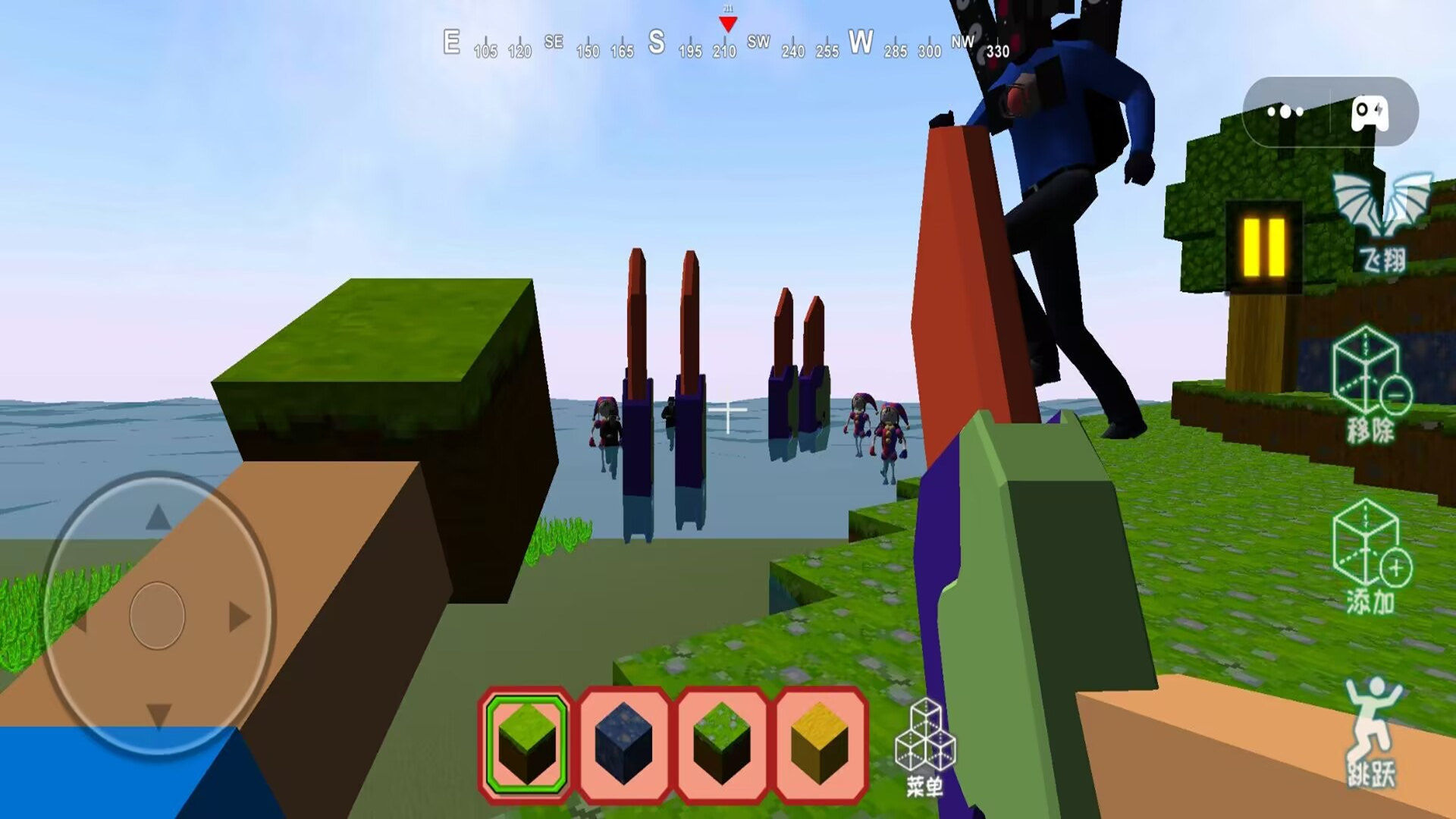
Task: Open the three-dot options menu
Action: point(1285,112)
